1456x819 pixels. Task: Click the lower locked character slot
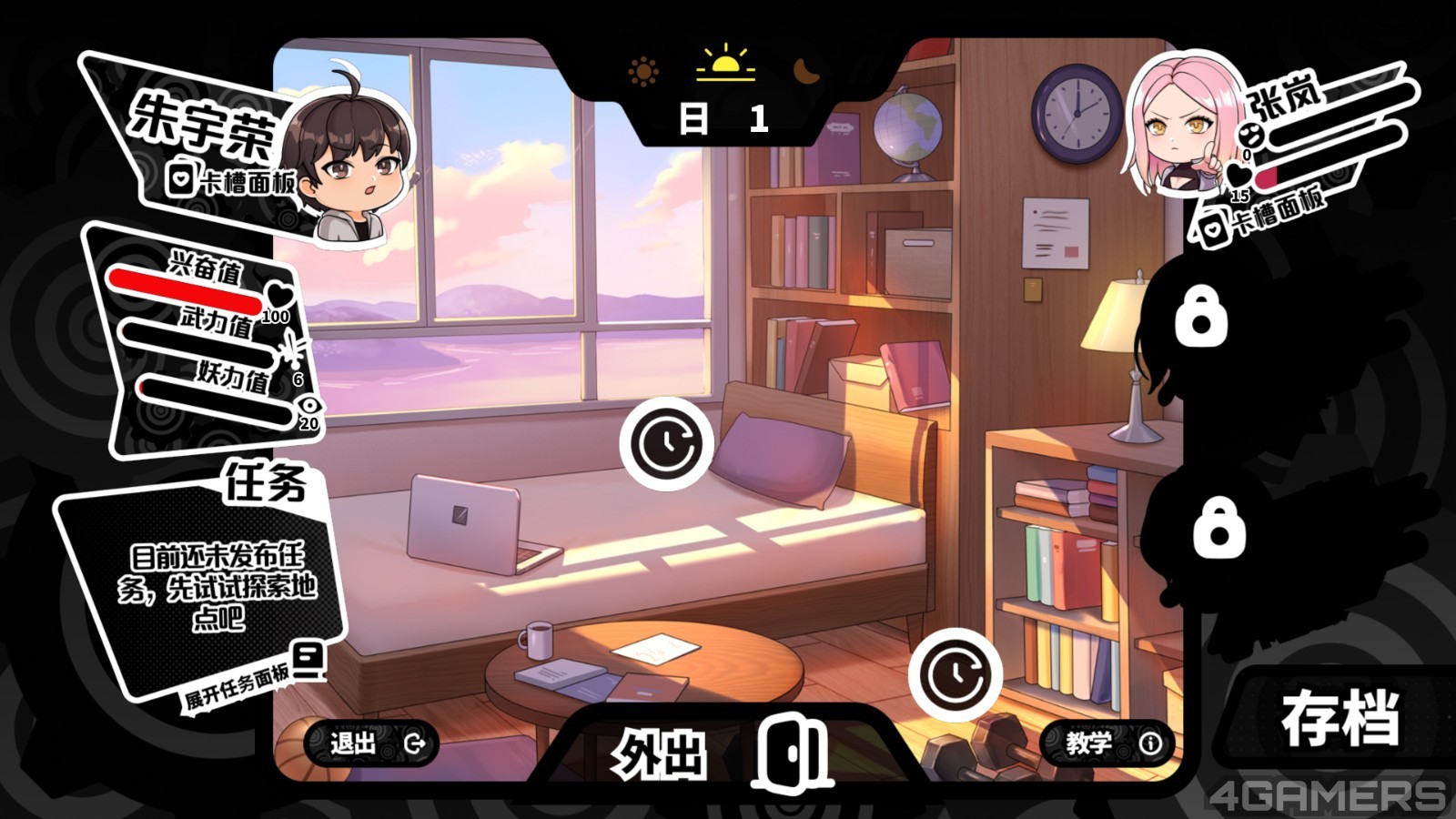click(1218, 528)
